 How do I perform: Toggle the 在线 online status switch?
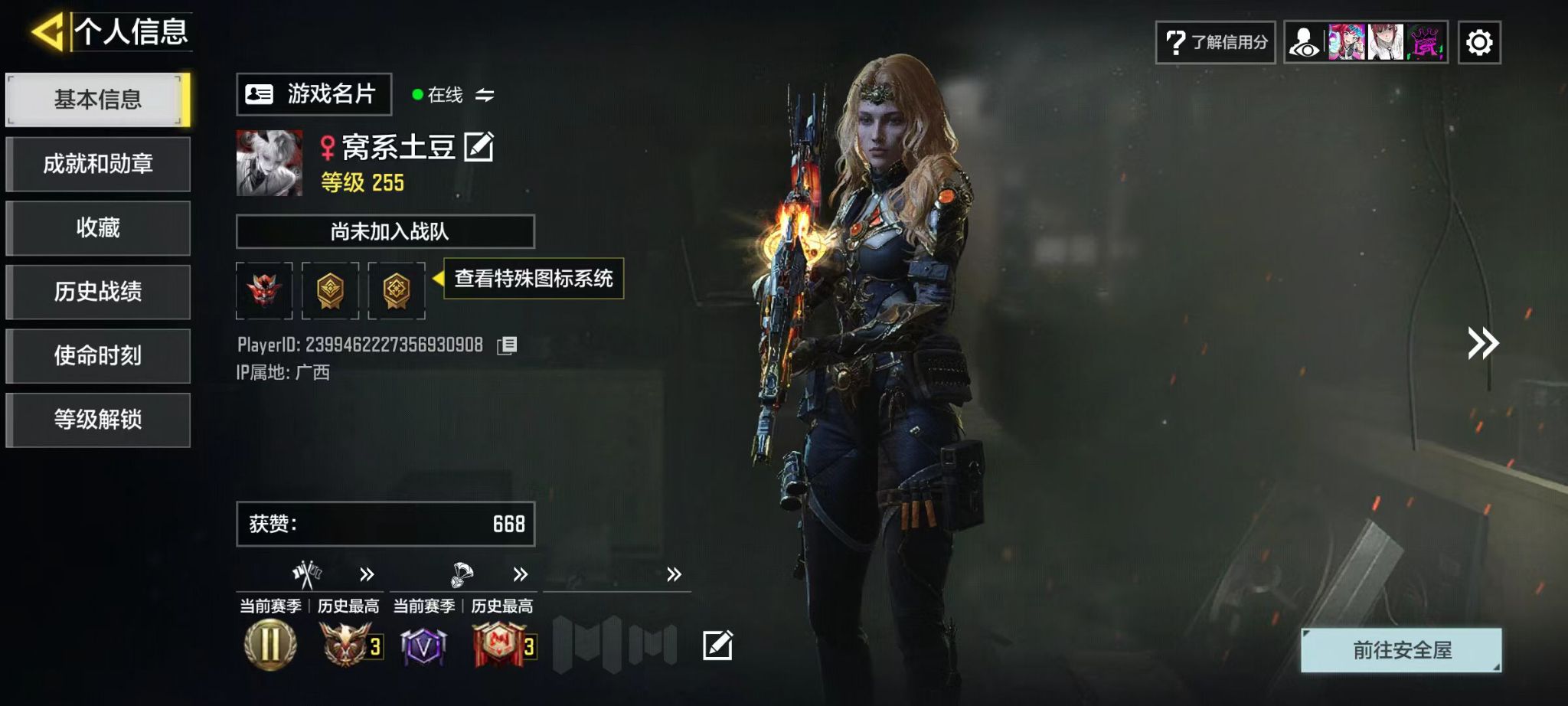click(x=484, y=95)
